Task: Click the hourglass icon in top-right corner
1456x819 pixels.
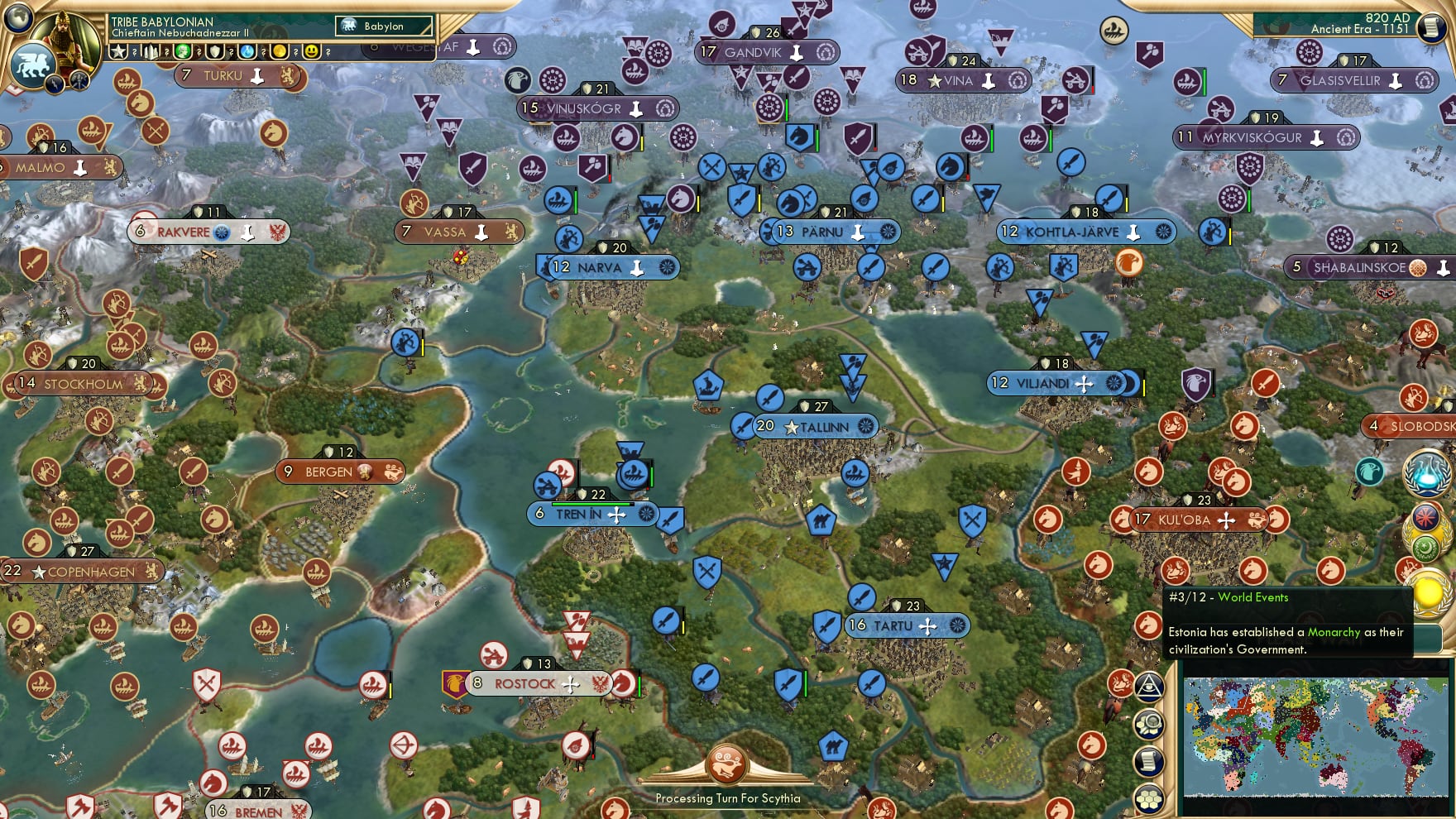Action: pos(1434,29)
